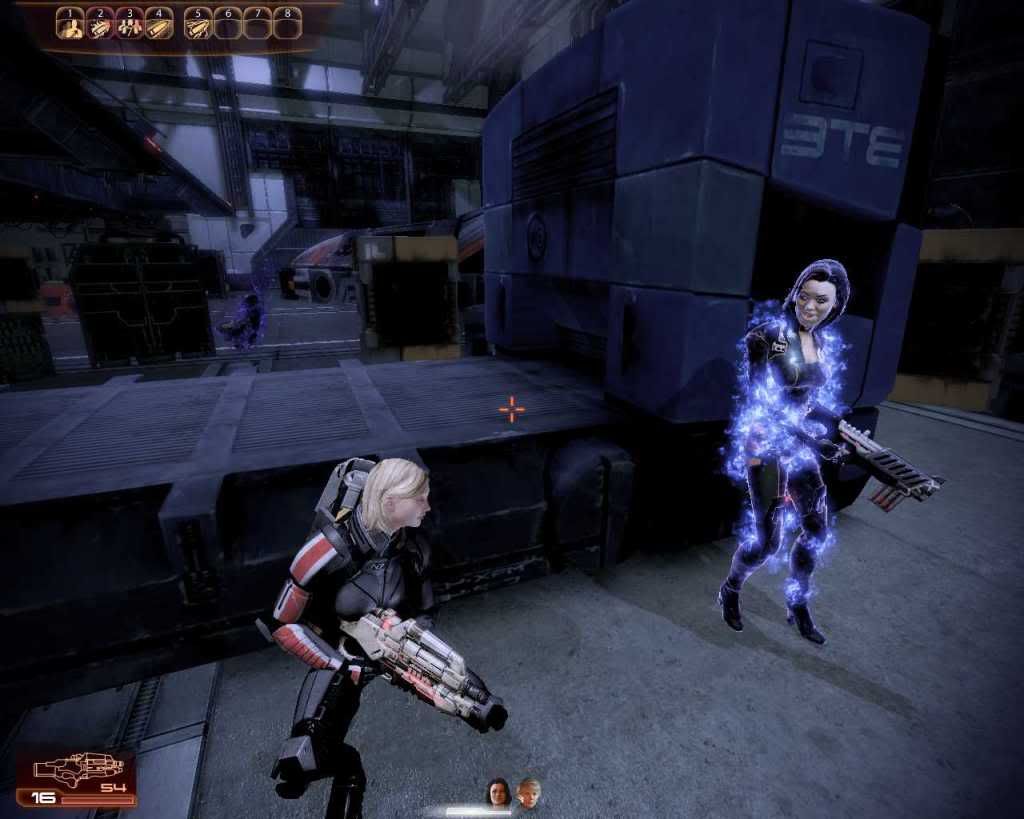Activate the power in hotbar slot 1
The height and width of the screenshot is (819, 1024).
click(69, 24)
